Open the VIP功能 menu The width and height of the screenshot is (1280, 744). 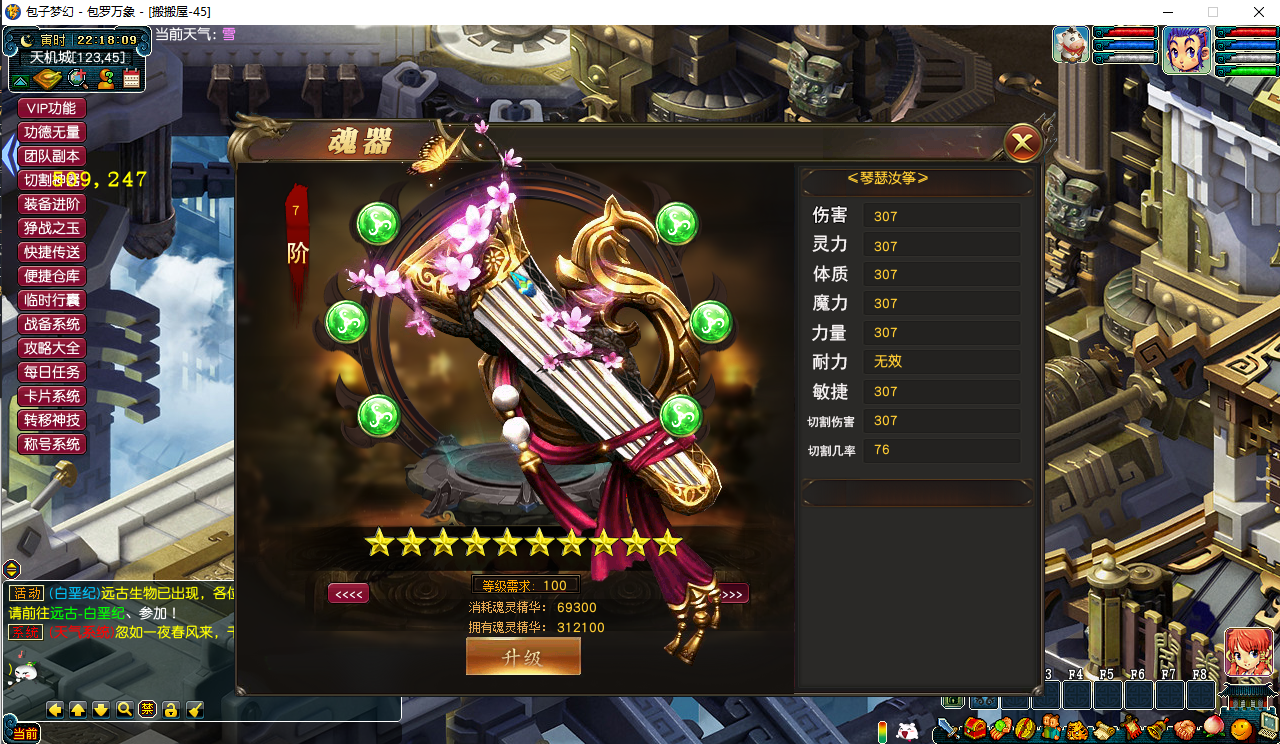pos(52,108)
